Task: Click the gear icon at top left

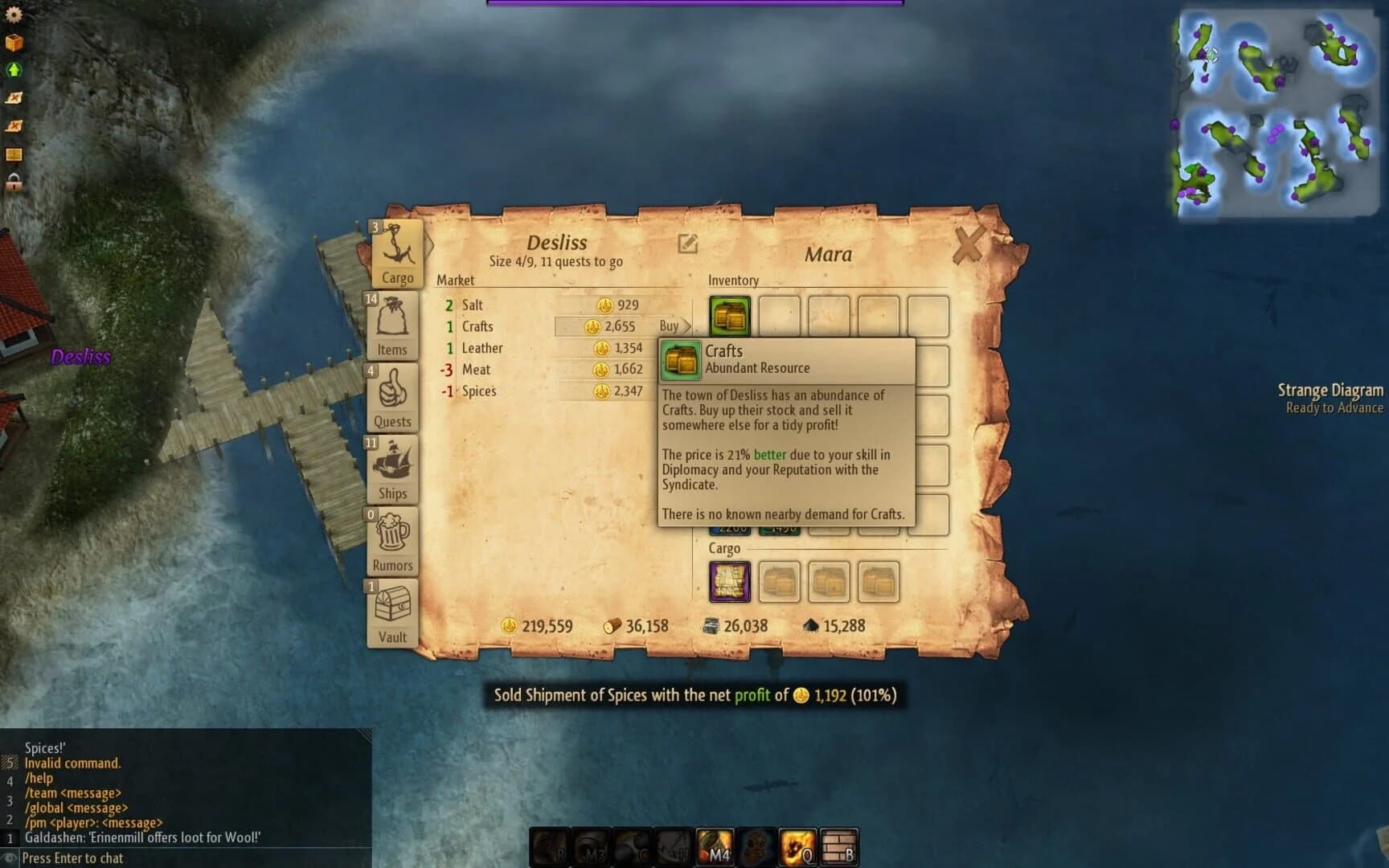Action: pyautogui.click(x=13, y=14)
